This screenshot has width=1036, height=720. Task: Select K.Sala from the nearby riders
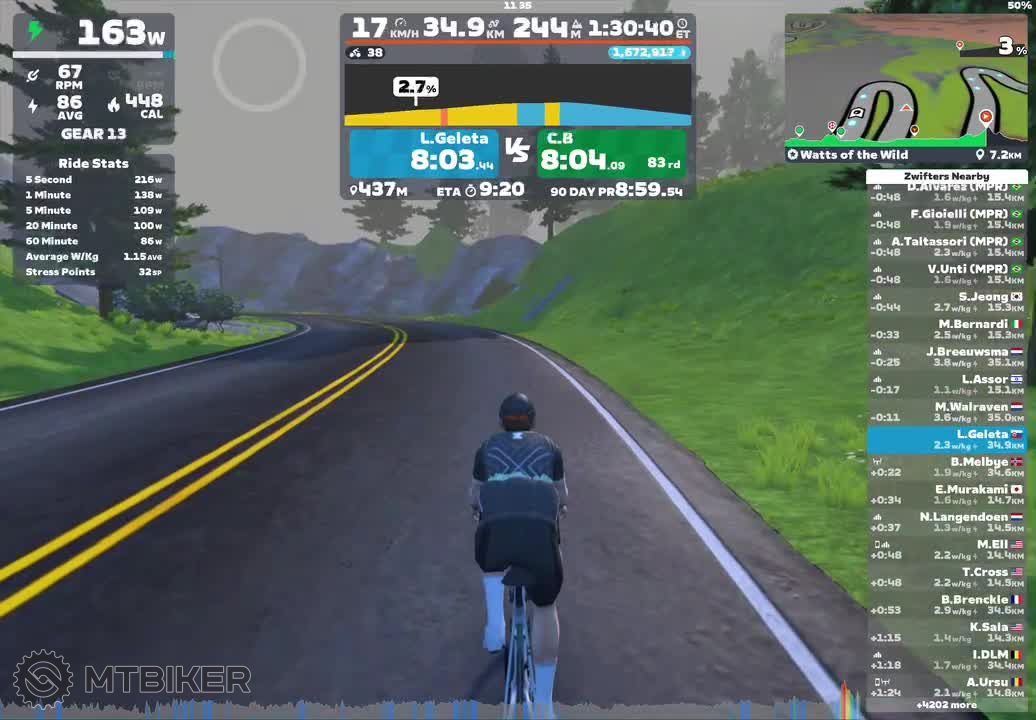click(946, 632)
